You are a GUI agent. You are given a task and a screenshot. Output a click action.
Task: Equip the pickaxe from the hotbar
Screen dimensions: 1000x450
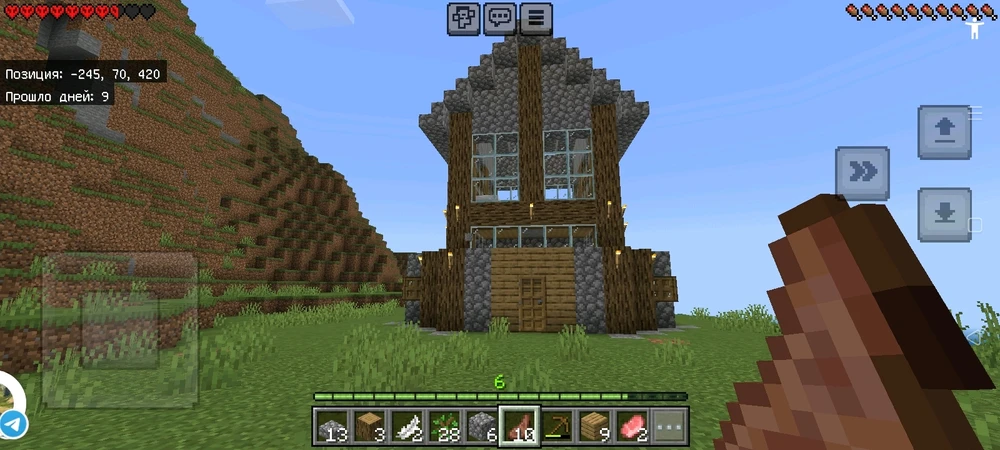click(556, 426)
